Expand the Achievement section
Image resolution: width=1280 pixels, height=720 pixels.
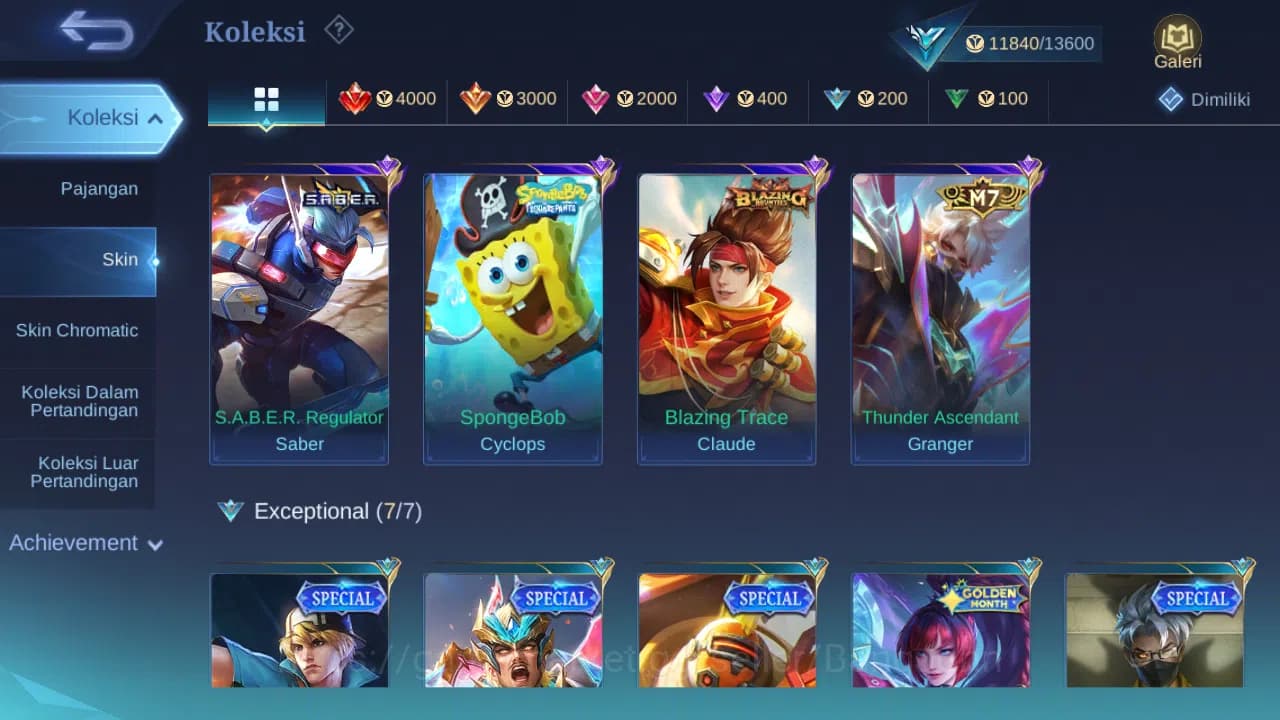(85, 543)
